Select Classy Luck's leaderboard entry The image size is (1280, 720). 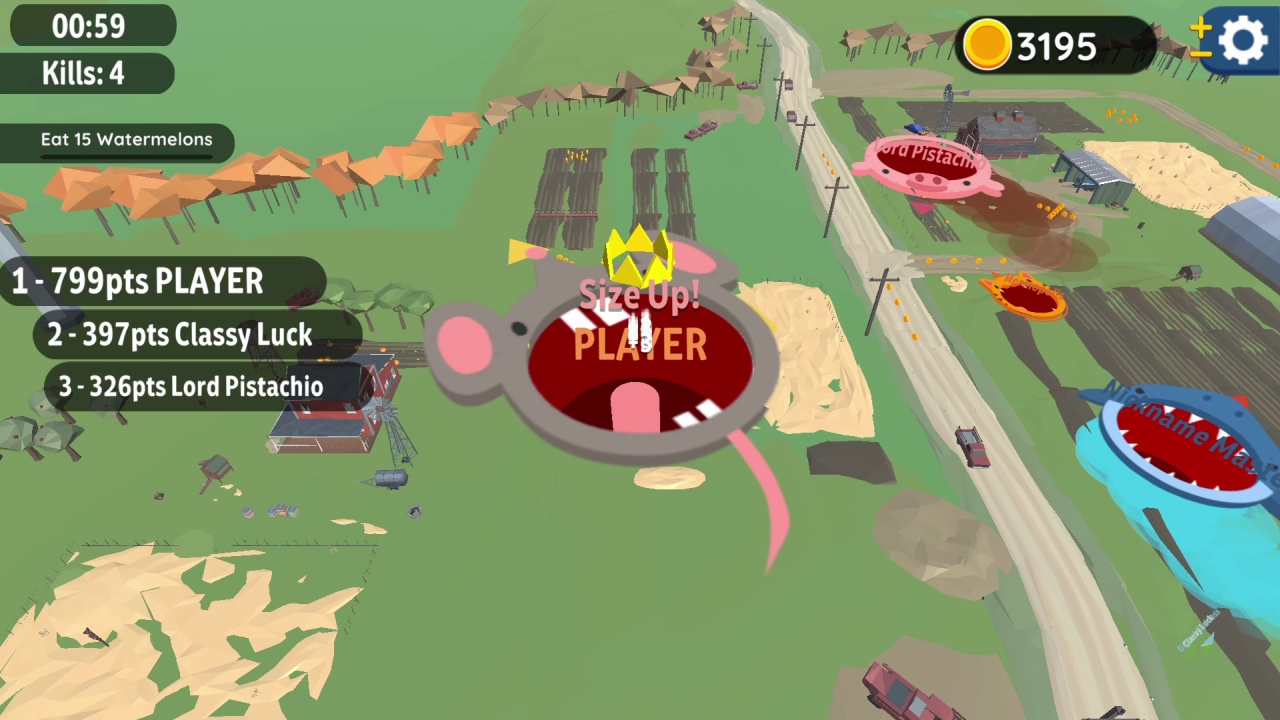pyautogui.click(x=178, y=335)
